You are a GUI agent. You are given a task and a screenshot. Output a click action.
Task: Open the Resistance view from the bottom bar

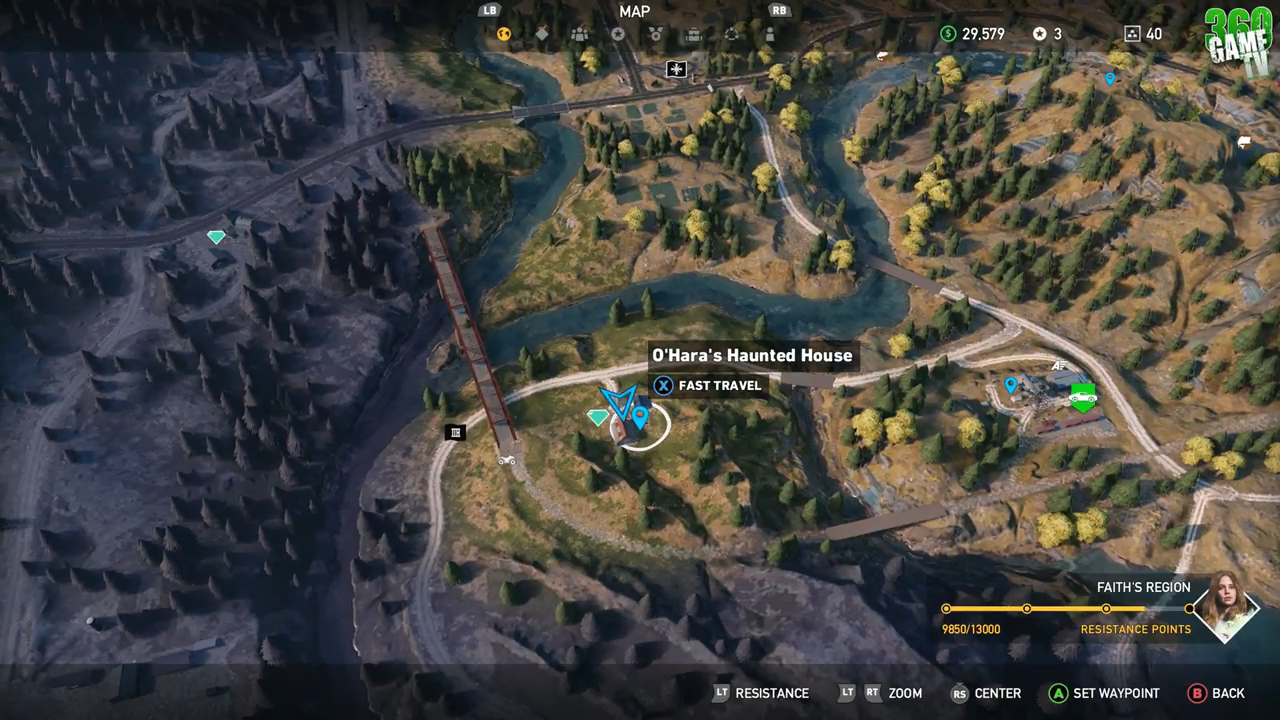(x=773, y=693)
